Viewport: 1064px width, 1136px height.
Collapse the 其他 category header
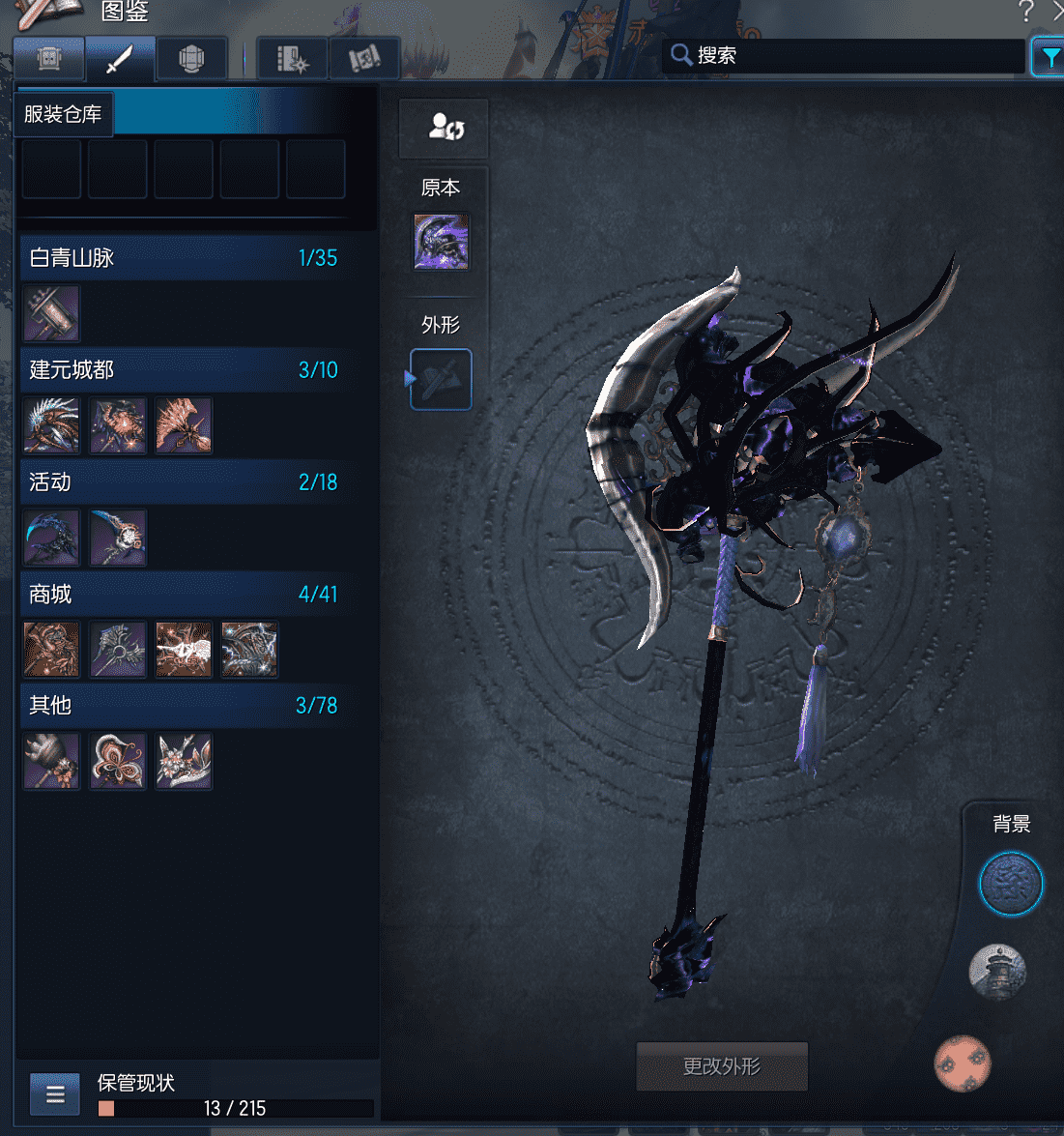[x=183, y=706]
